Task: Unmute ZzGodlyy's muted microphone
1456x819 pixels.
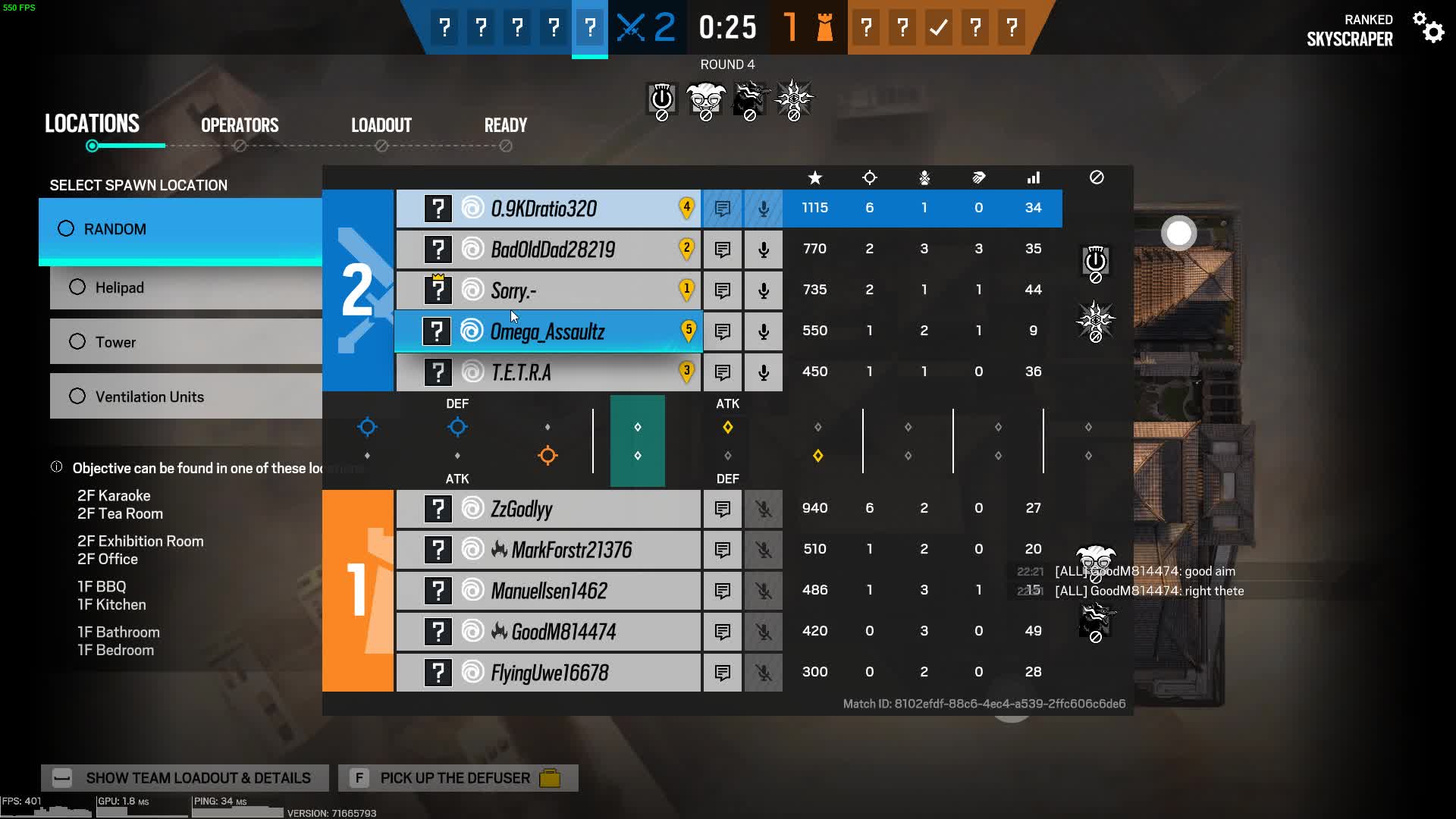Action: (x=763, y=508)
